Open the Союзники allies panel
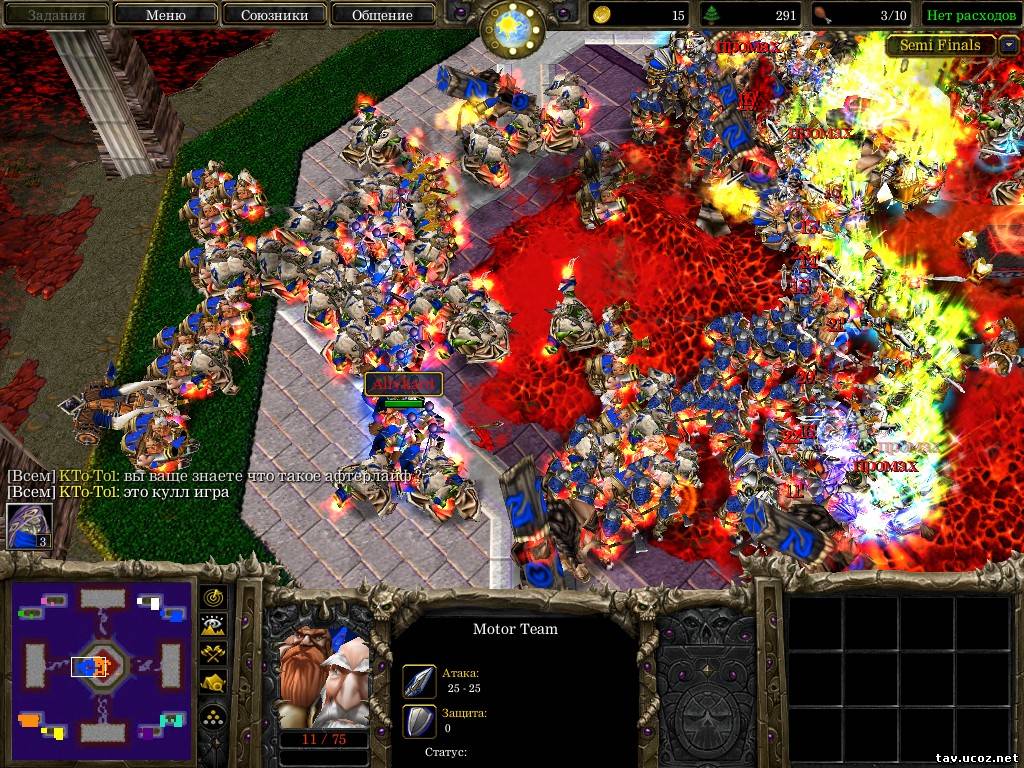This screenshot has height=768, width=1024. click(273, 15)
